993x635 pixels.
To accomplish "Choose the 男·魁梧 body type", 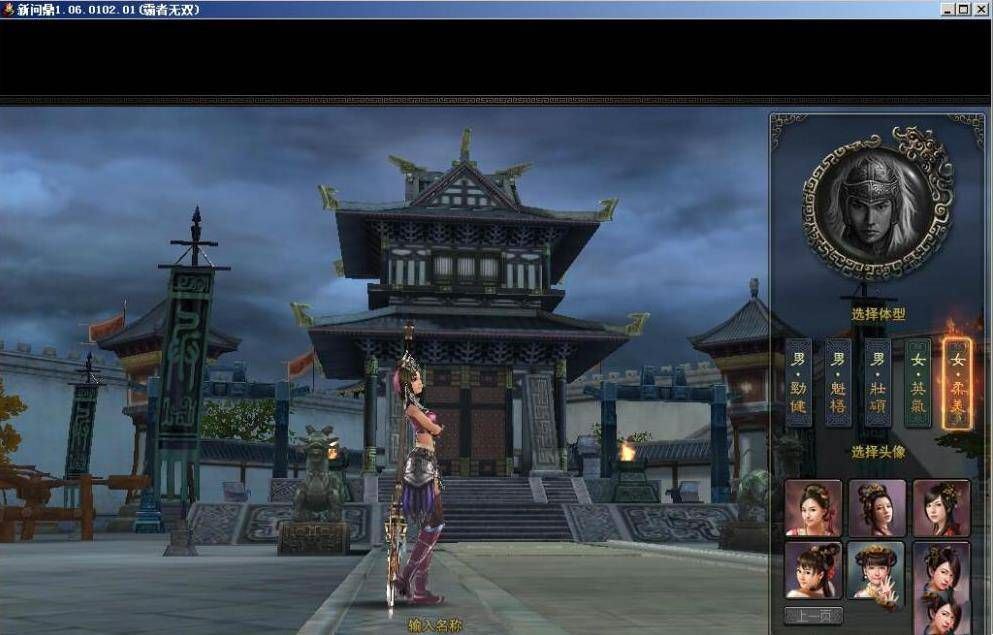I will [838, 383].
